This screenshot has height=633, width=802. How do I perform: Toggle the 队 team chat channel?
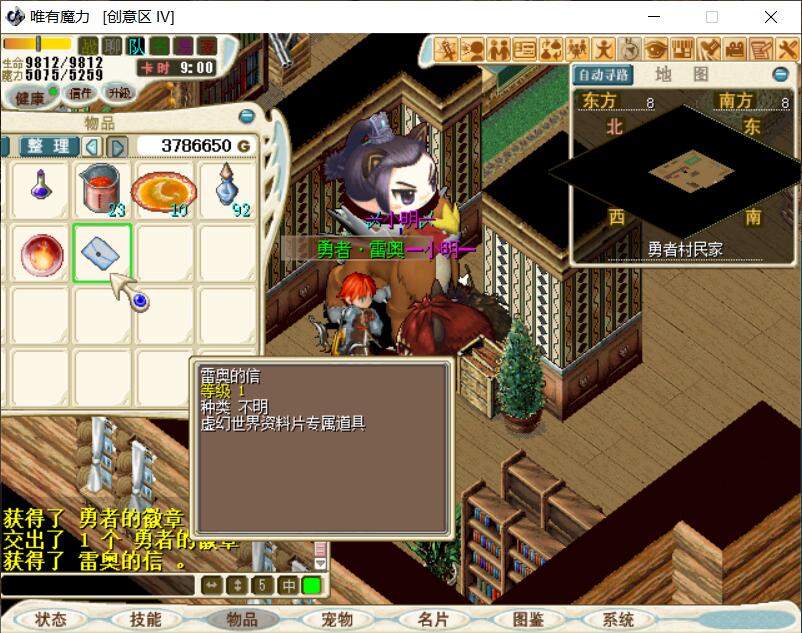pos(136,45)
